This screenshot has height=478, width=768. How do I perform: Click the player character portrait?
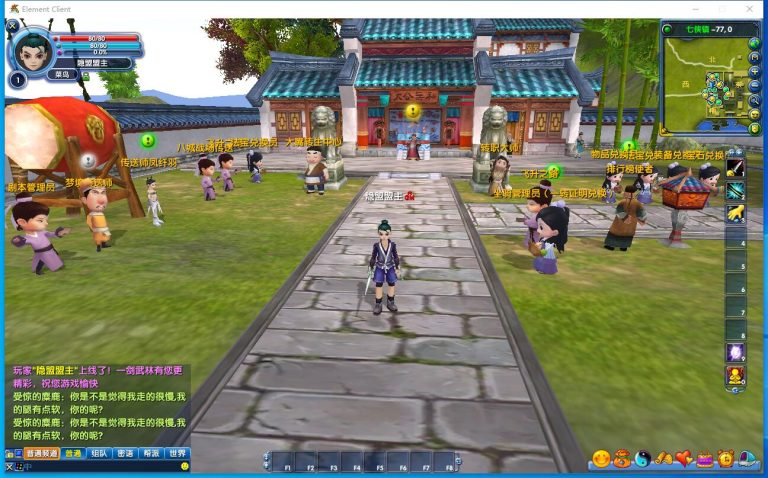(31, 50)
